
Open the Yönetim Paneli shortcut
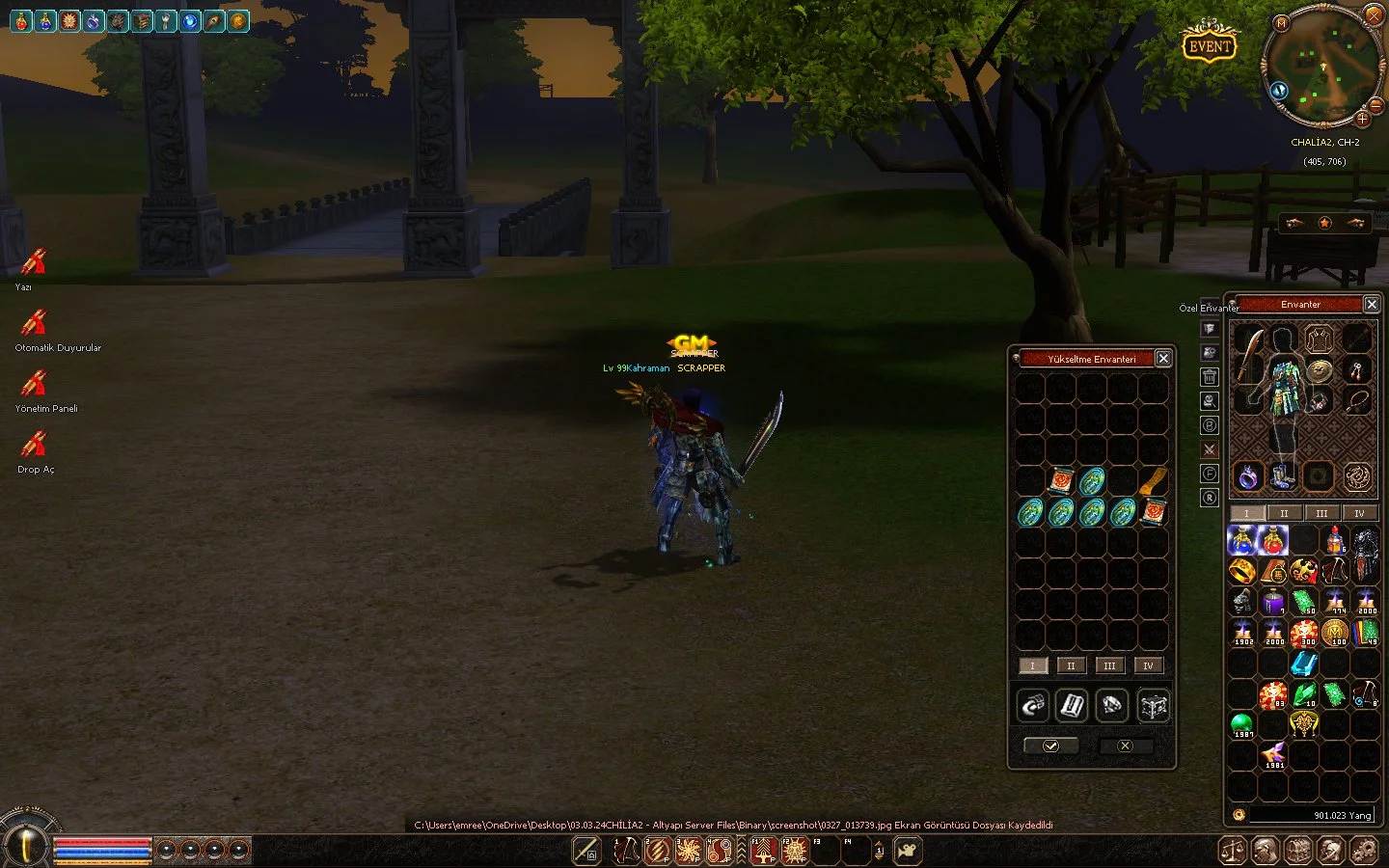[x=35, y=384]
